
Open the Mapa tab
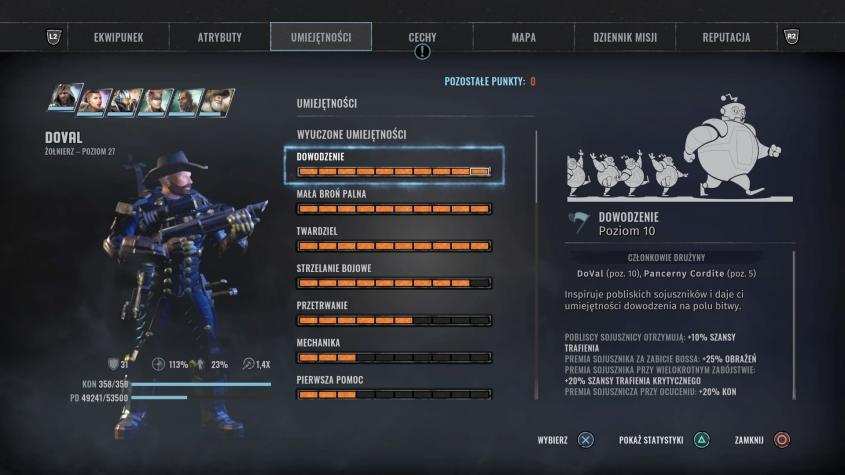523,37
